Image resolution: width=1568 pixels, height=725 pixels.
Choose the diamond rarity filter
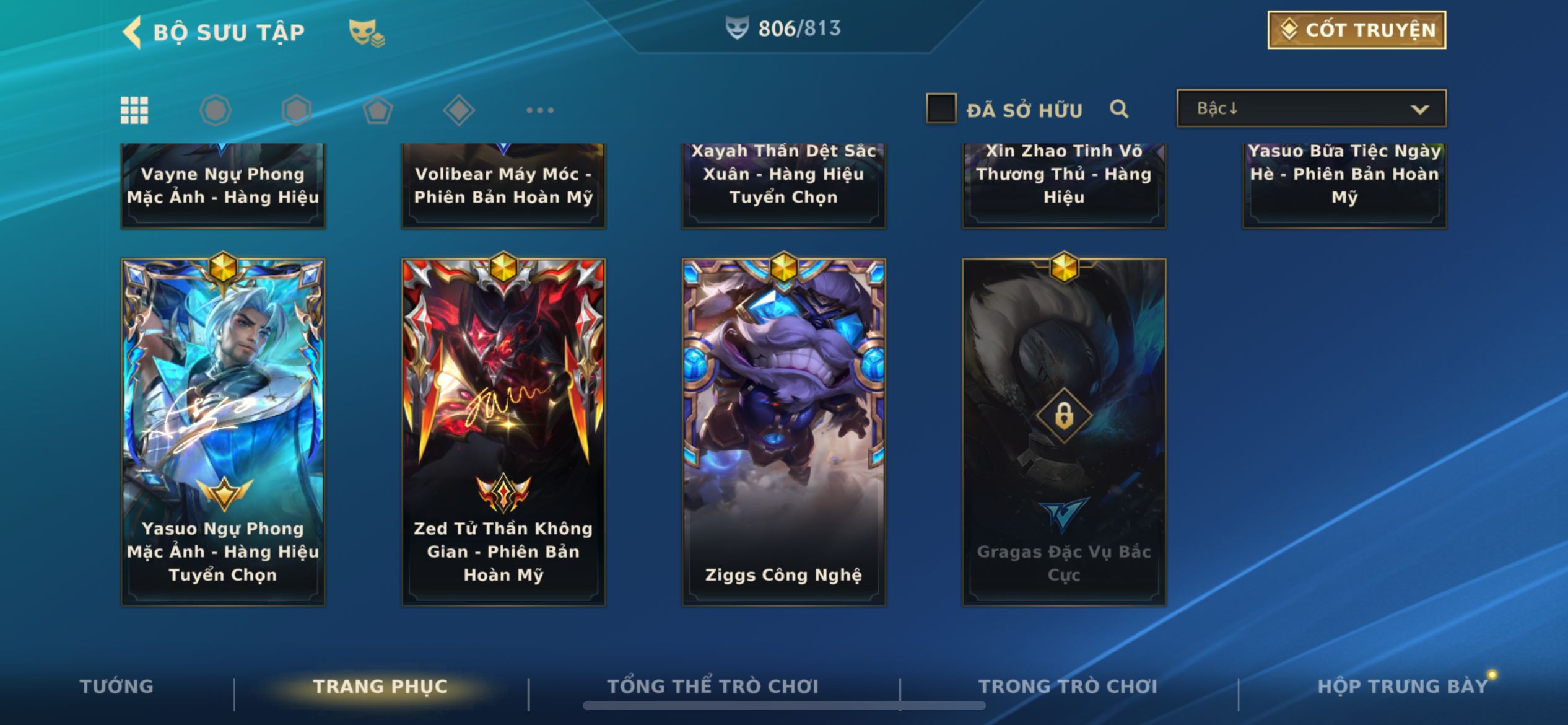click(x=458, y=110)
